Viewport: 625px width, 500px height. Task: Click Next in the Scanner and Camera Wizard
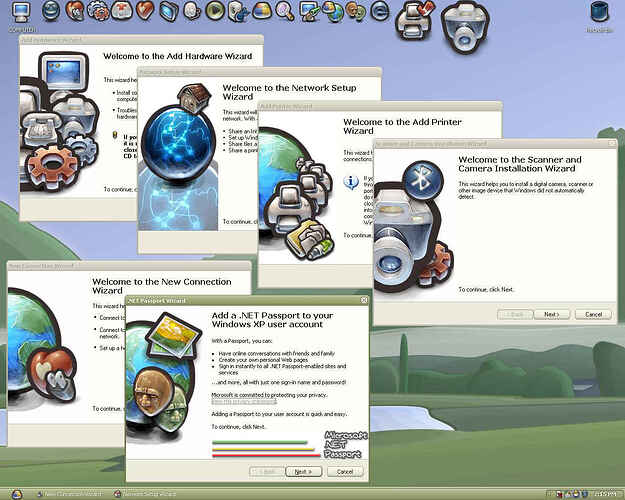tap(550, 314)
